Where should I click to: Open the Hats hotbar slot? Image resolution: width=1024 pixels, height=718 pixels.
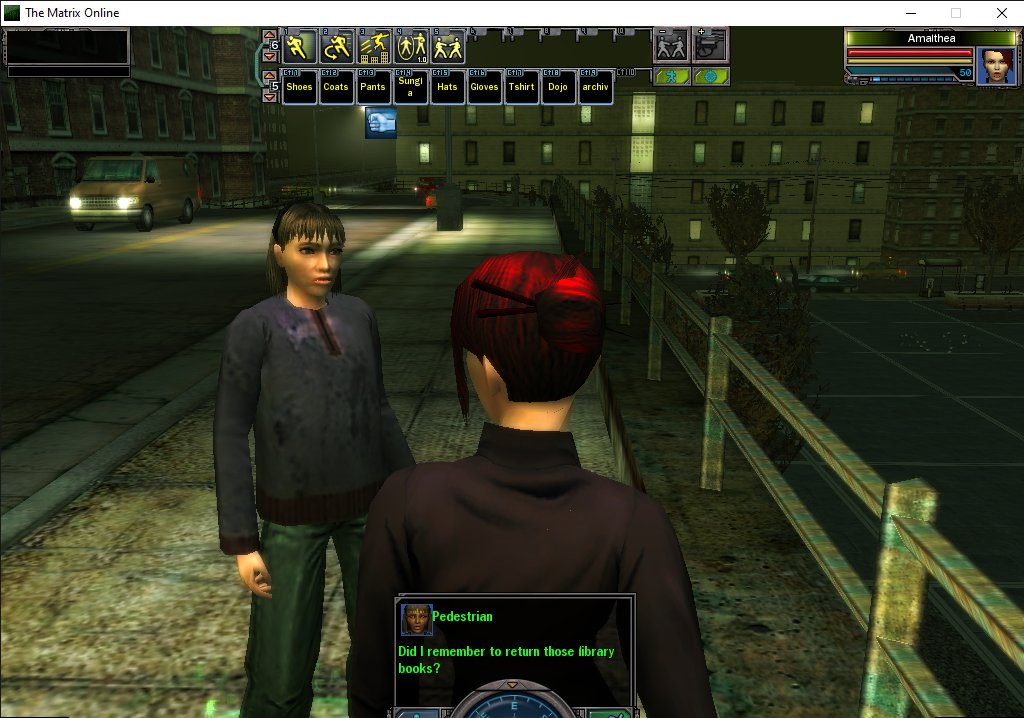pyautogui.click(x=447, y=87)
